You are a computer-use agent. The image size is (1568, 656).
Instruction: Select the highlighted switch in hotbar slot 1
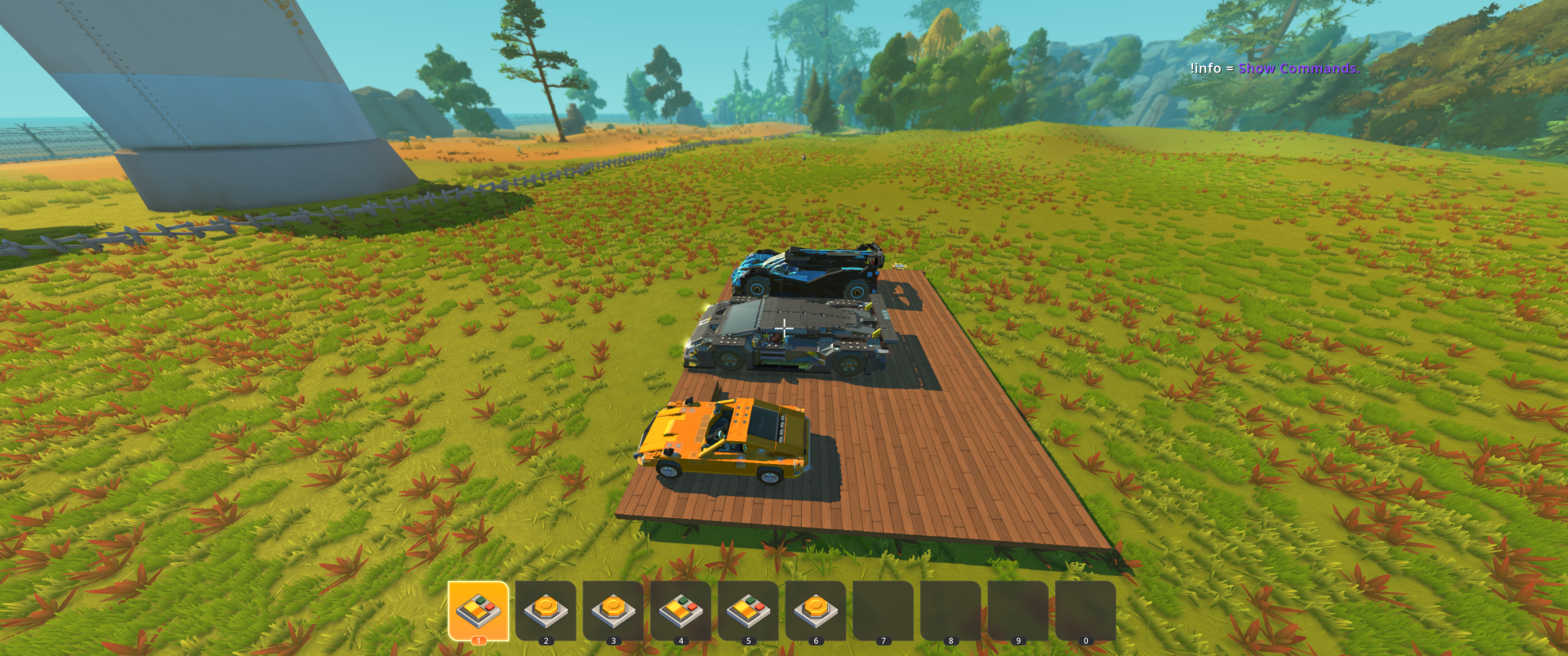coord(479,610)
